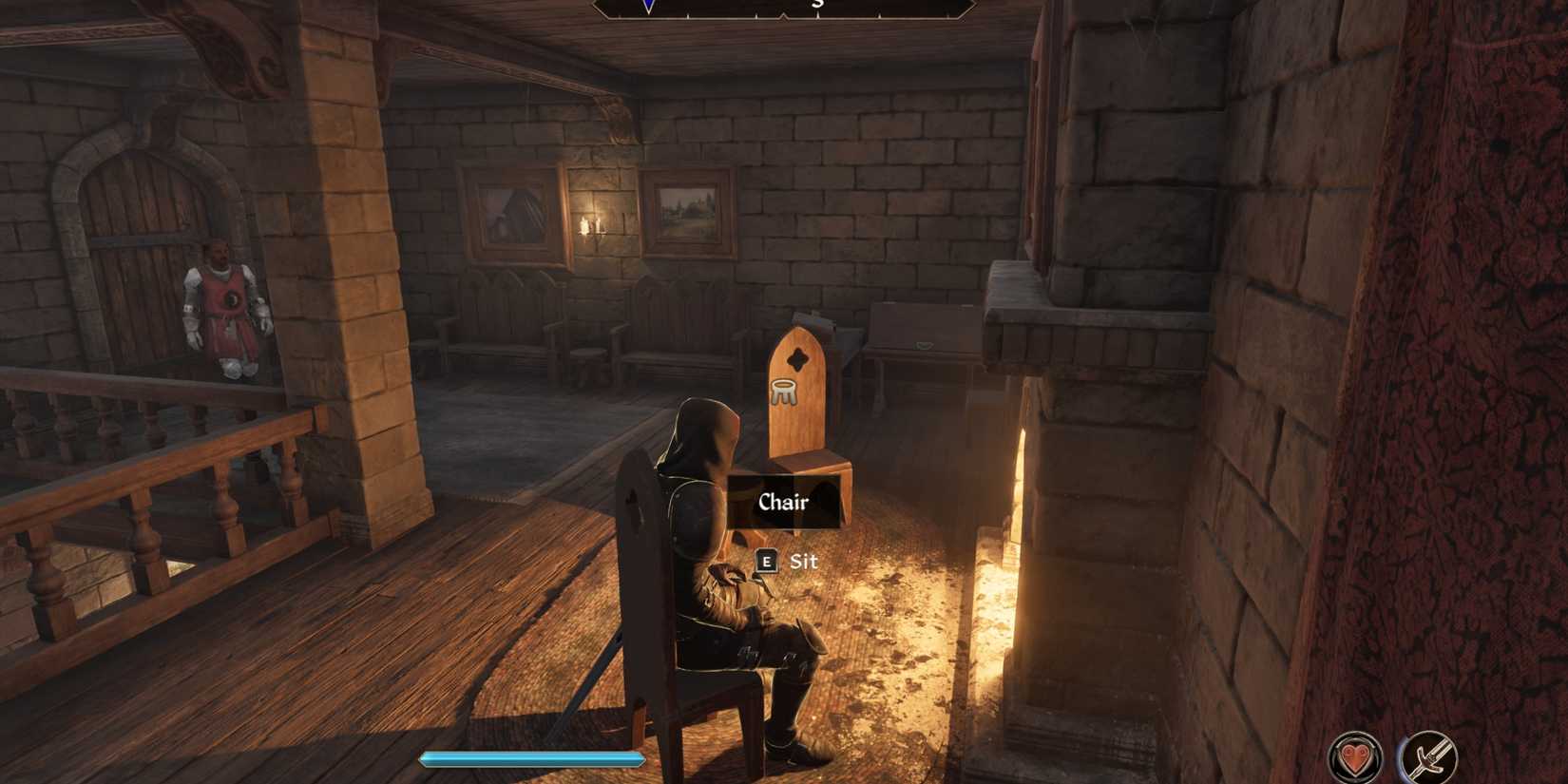Click the blue waypoint marker on the compass
The image size is (1568, 784).
coord(646,7)
